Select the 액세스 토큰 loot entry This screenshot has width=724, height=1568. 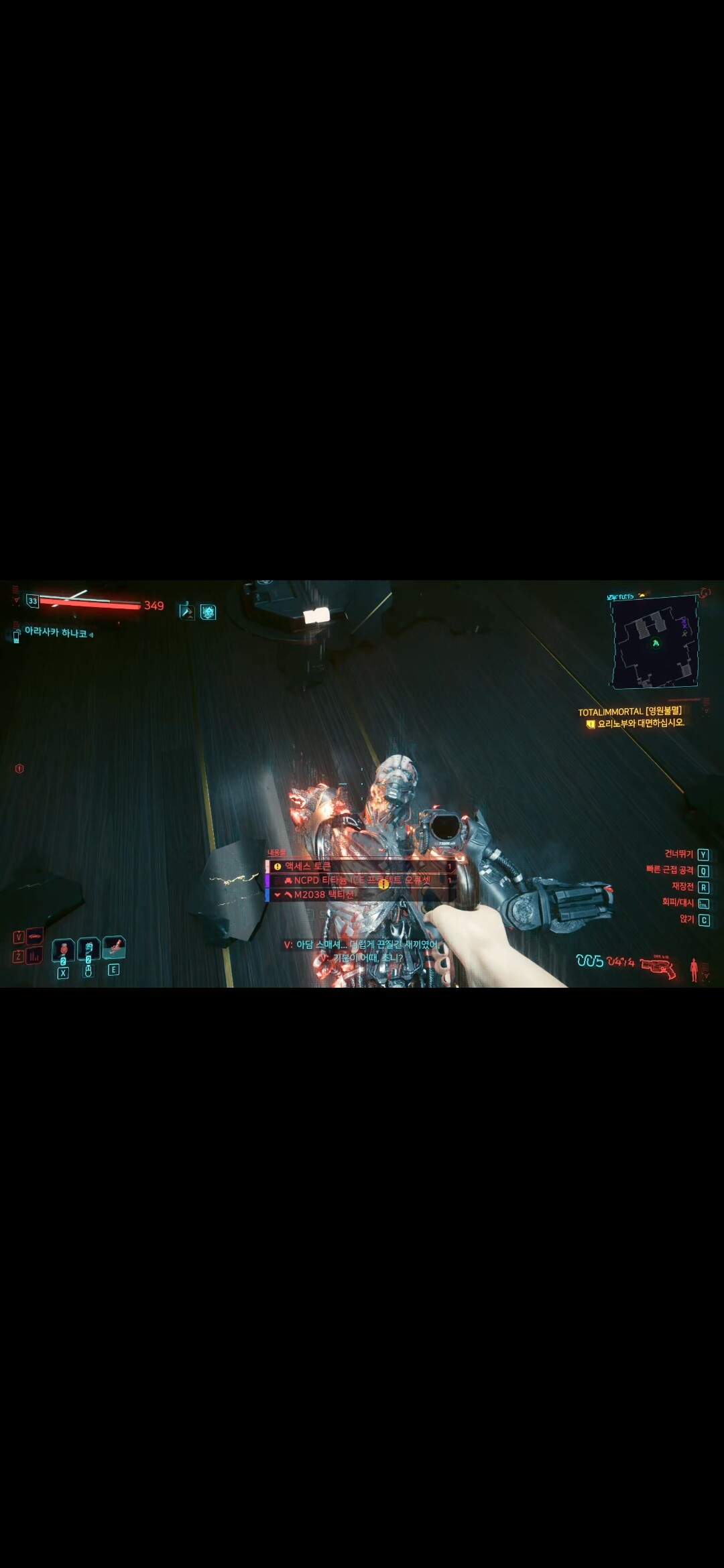point(360,866)
